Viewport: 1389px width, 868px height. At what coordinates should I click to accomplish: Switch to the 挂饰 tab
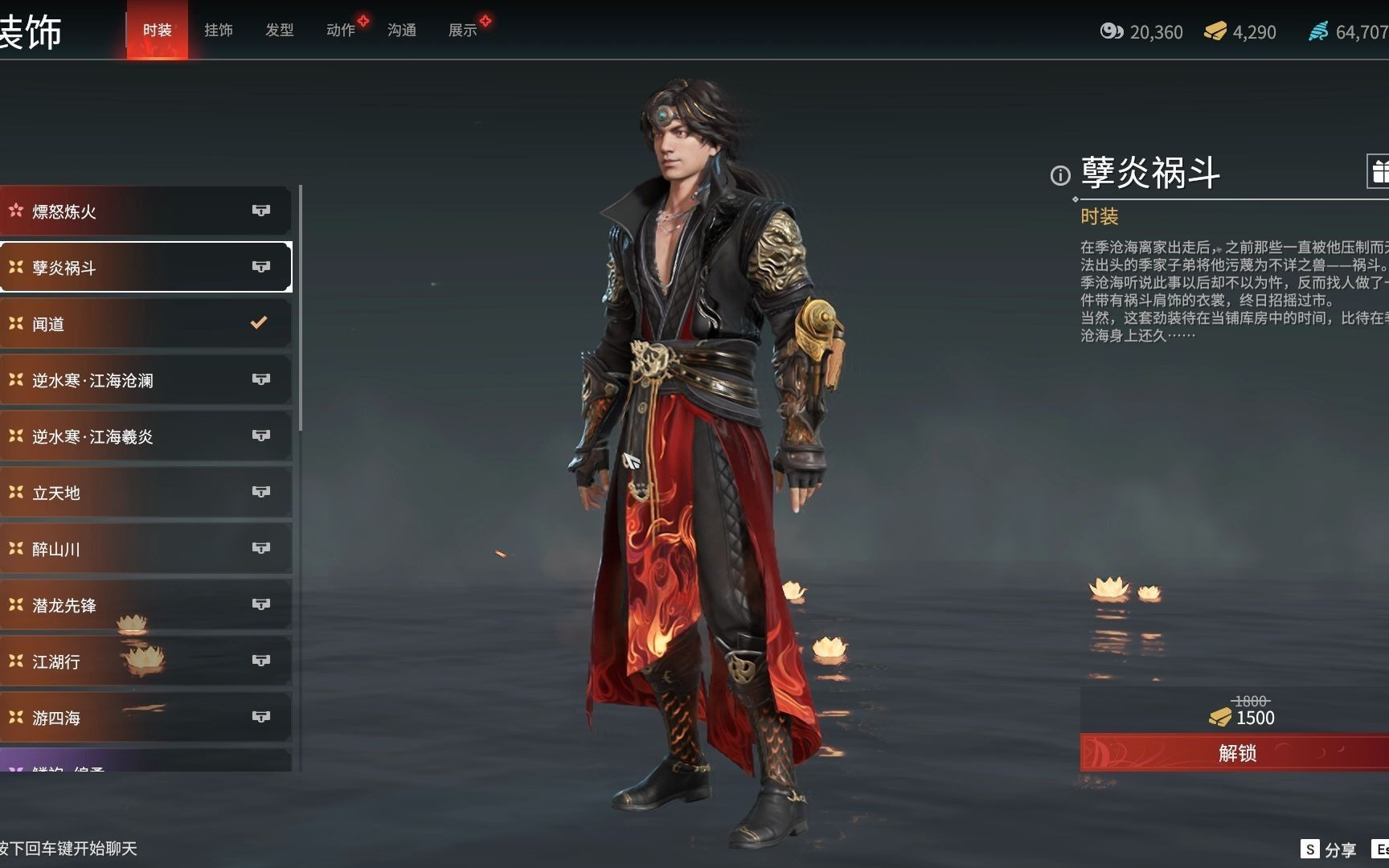218,30
